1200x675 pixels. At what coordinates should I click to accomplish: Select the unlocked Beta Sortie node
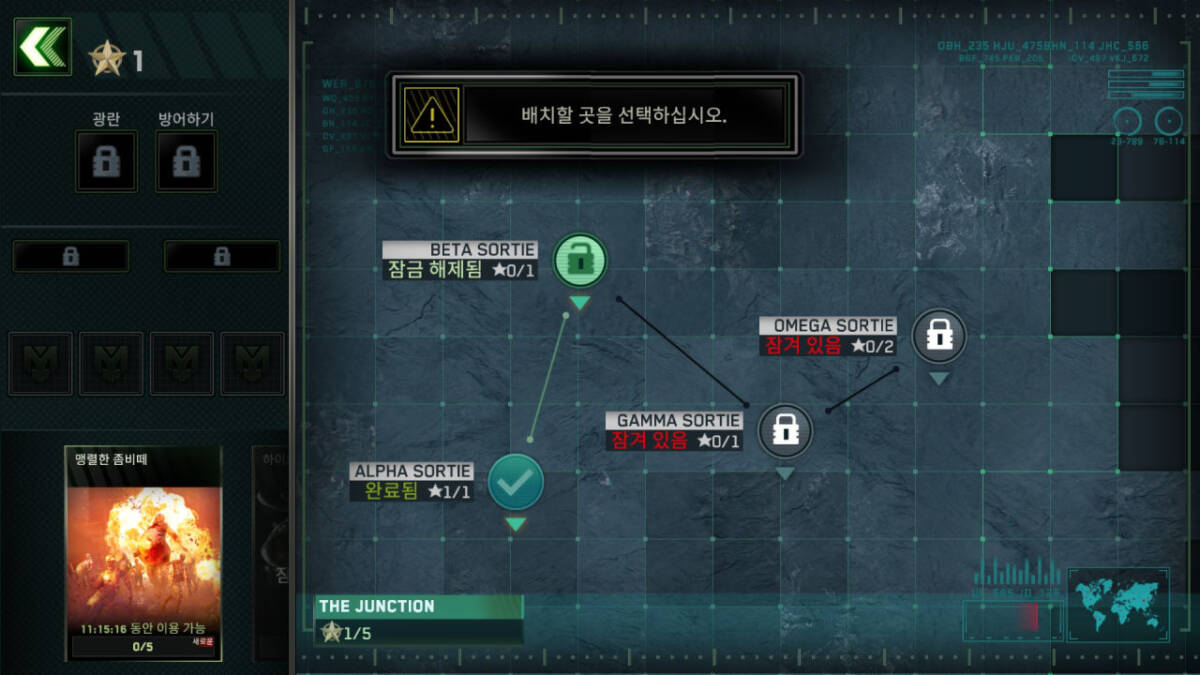(580, 260)
